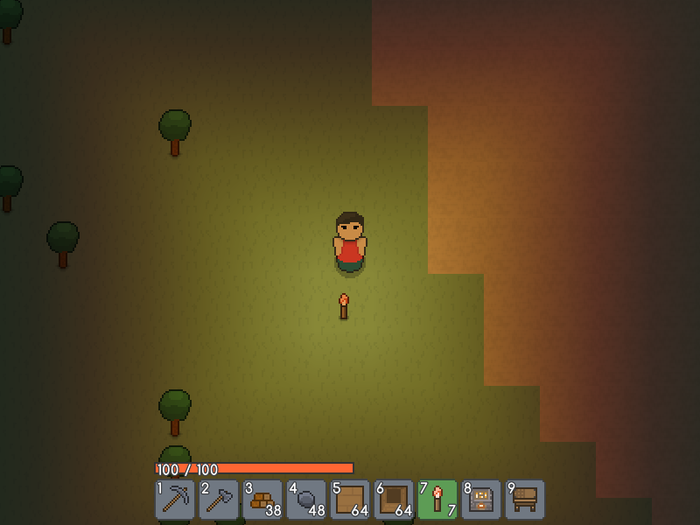Select the wooden wall block in slot 6
The width and height of the screenshot is (700, 525).
click(x=394, y=499)
